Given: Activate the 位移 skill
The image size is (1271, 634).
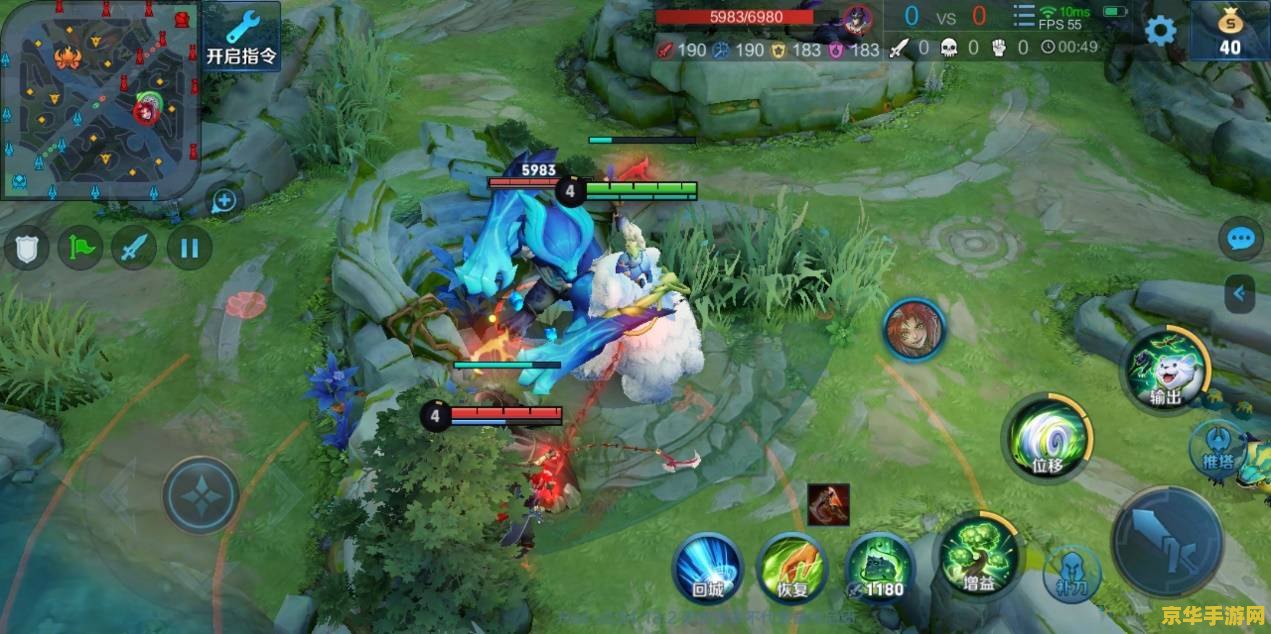Looking at the screenshot, I should click(x=1046, y=437).
